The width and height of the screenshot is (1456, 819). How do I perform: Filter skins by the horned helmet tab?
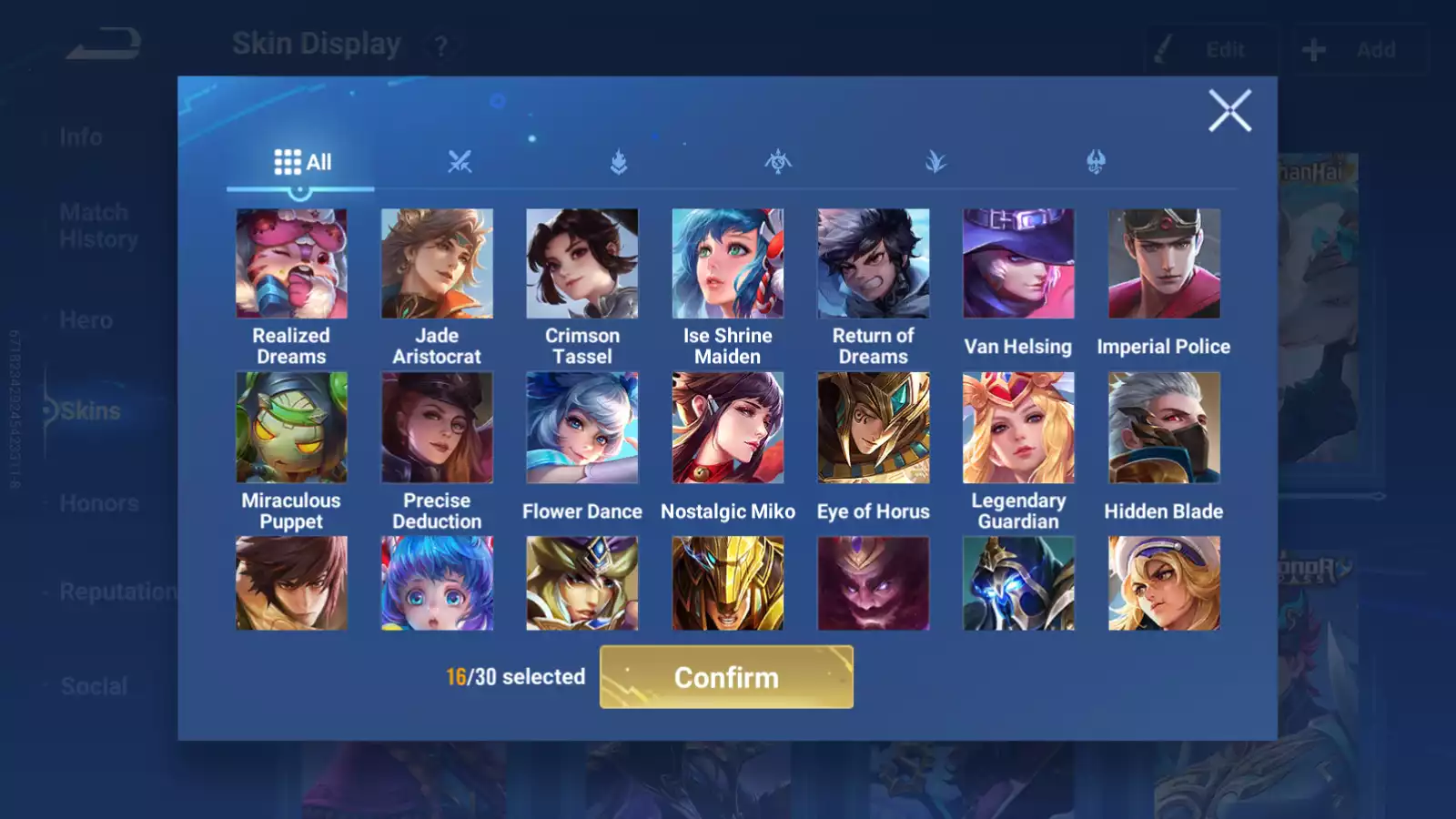click(1096, 162)
